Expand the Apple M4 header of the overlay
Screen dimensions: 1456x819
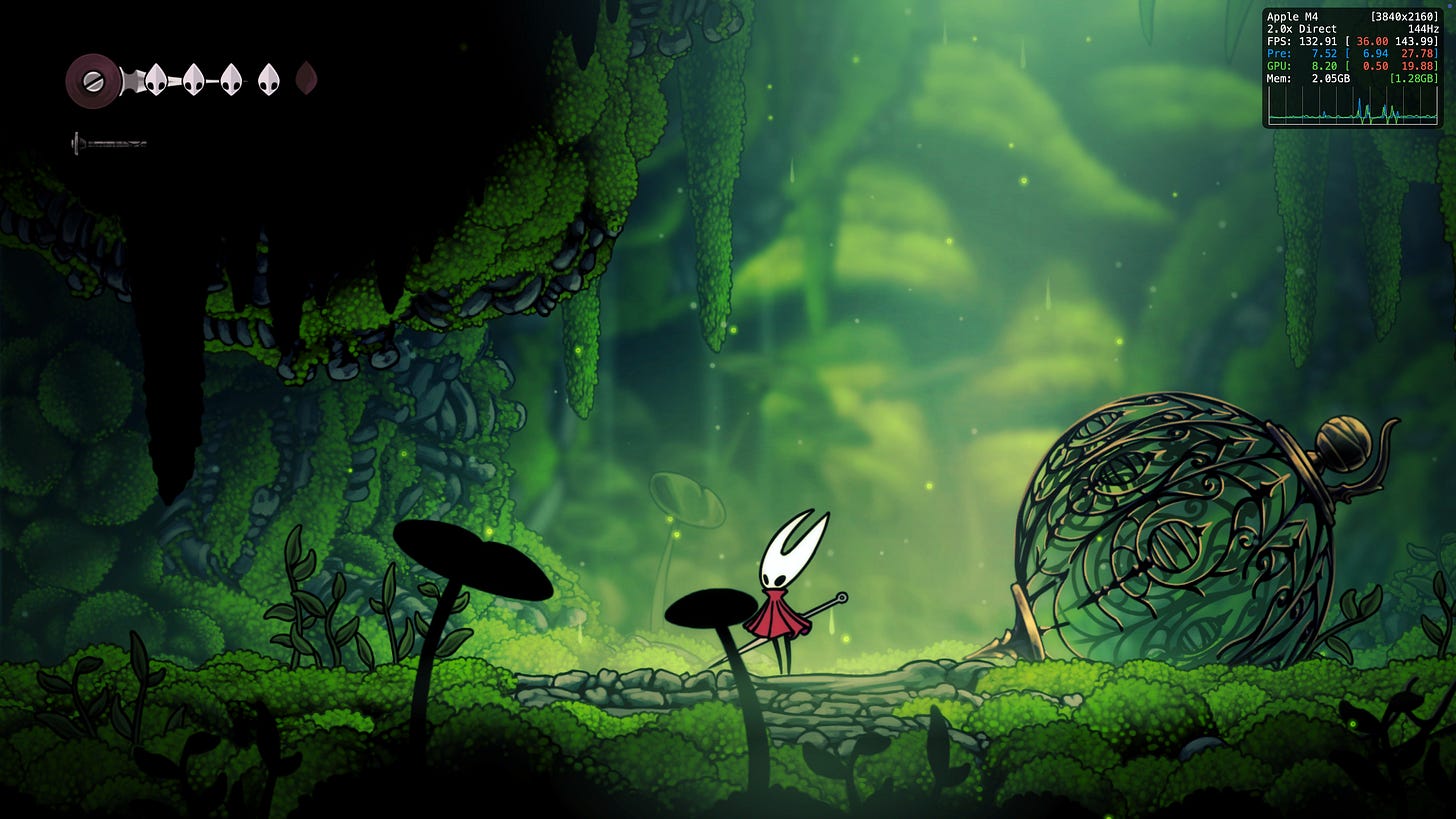pos(1292,16)
